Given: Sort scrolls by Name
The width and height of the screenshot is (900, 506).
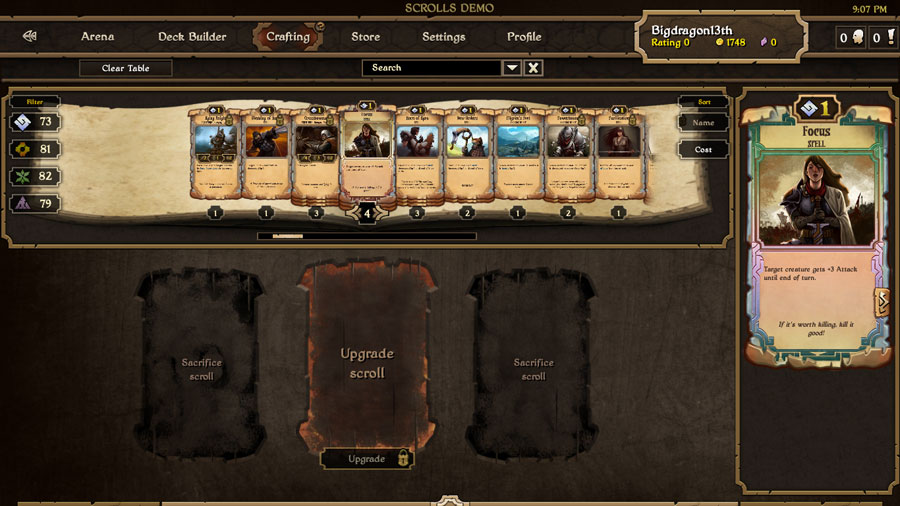Looking at the screenshot, I should point(703,123).
